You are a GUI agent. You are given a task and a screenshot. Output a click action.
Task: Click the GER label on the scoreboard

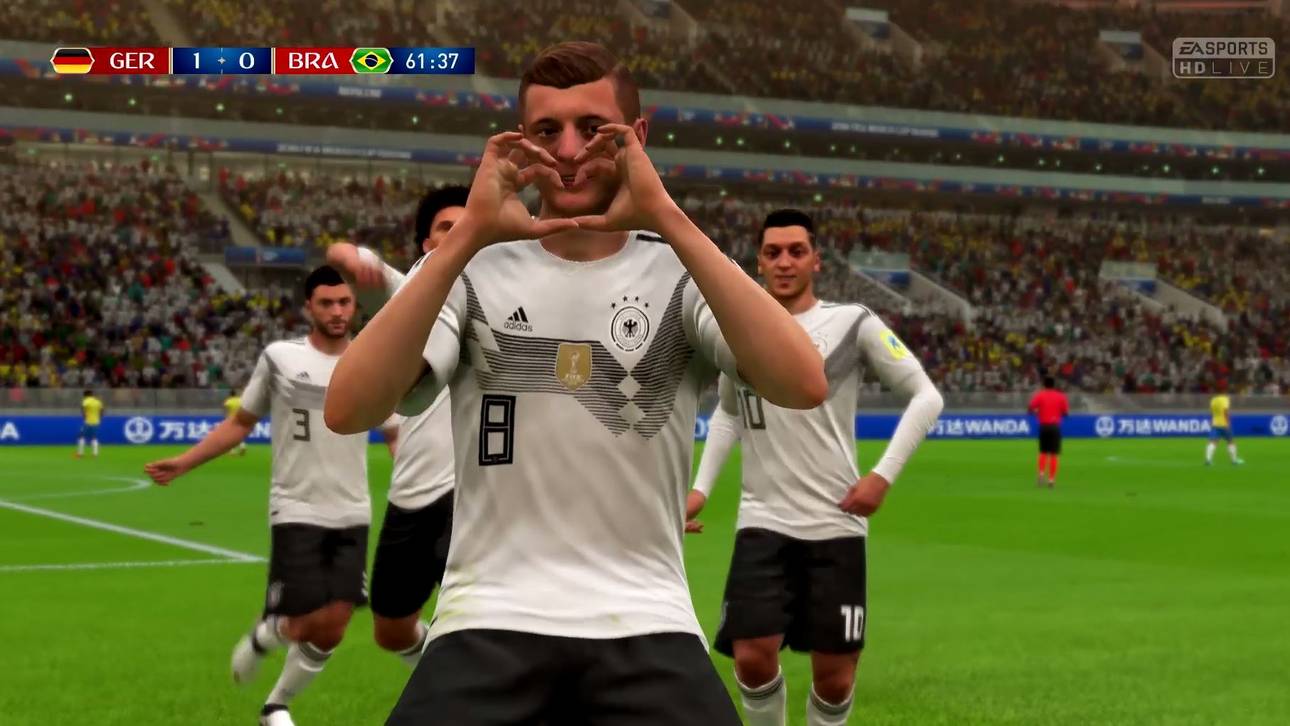click(x=132, y=59)
